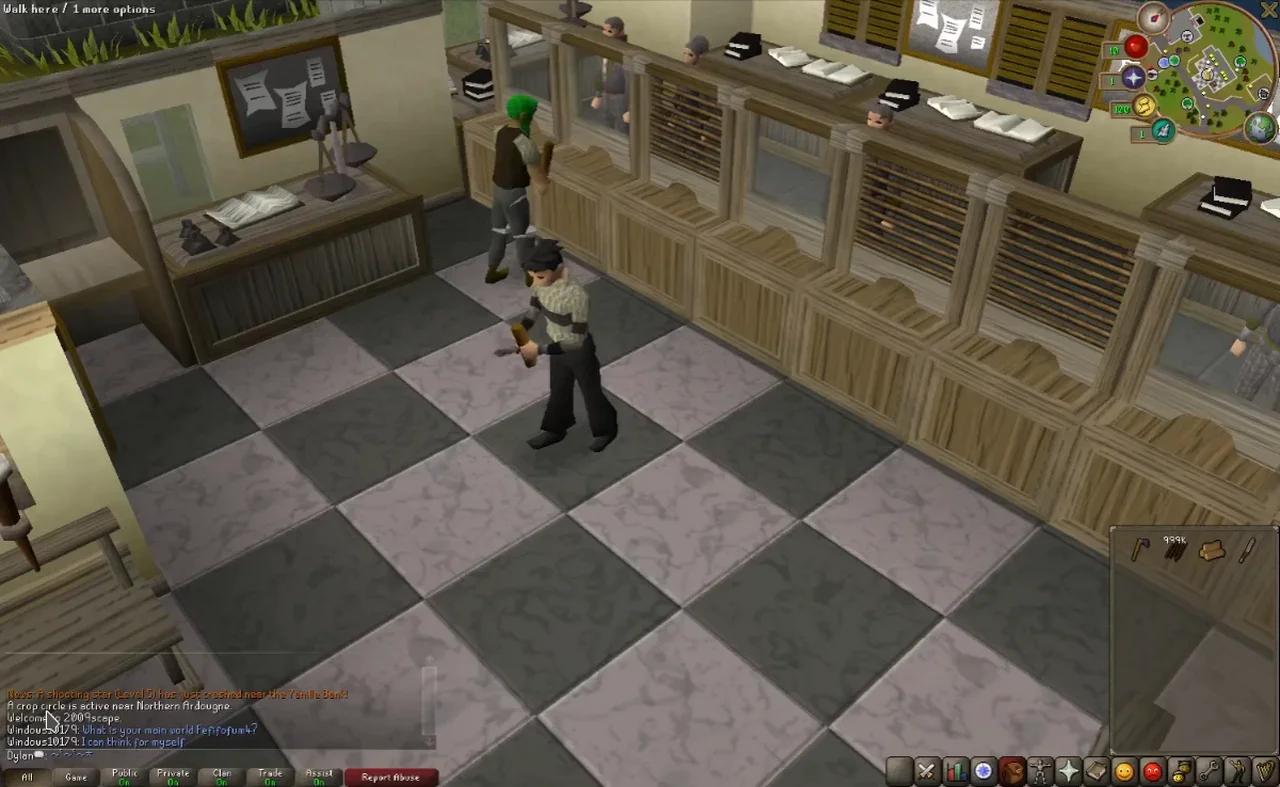Open the Magic spellbook tab
Image resolution: width=1280 pixels, height=787 pixels.
click(x=1096, y=770)
